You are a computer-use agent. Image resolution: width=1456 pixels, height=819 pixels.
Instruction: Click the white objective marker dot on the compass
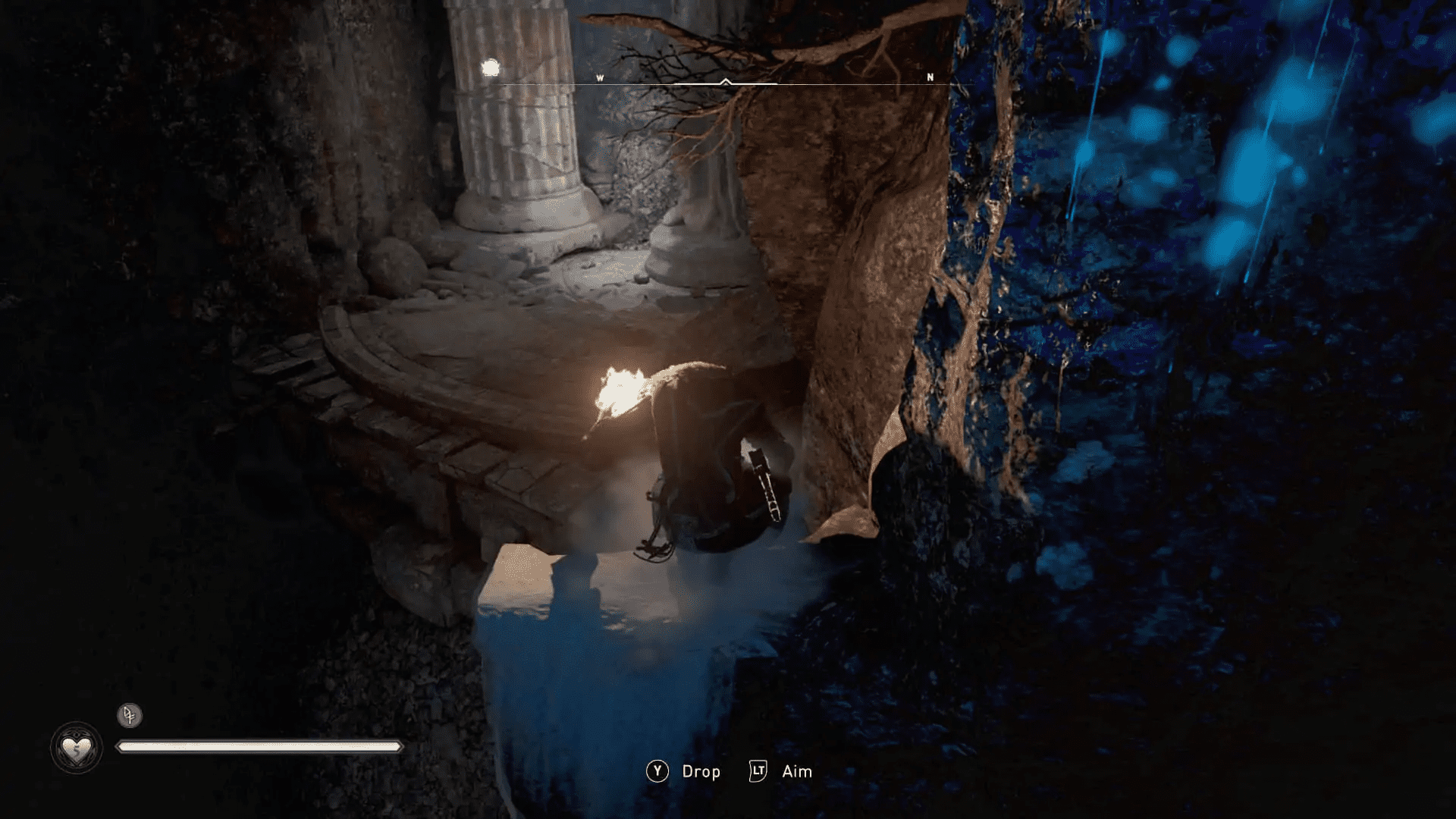click(490, 67)
